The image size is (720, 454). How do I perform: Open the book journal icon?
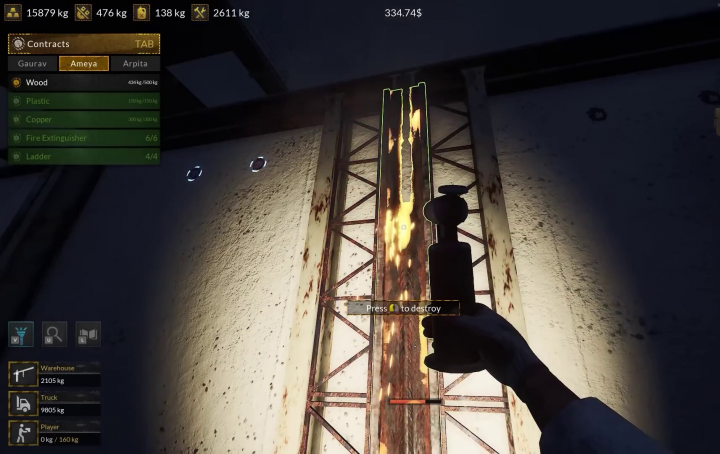click(x=87, y=333)
